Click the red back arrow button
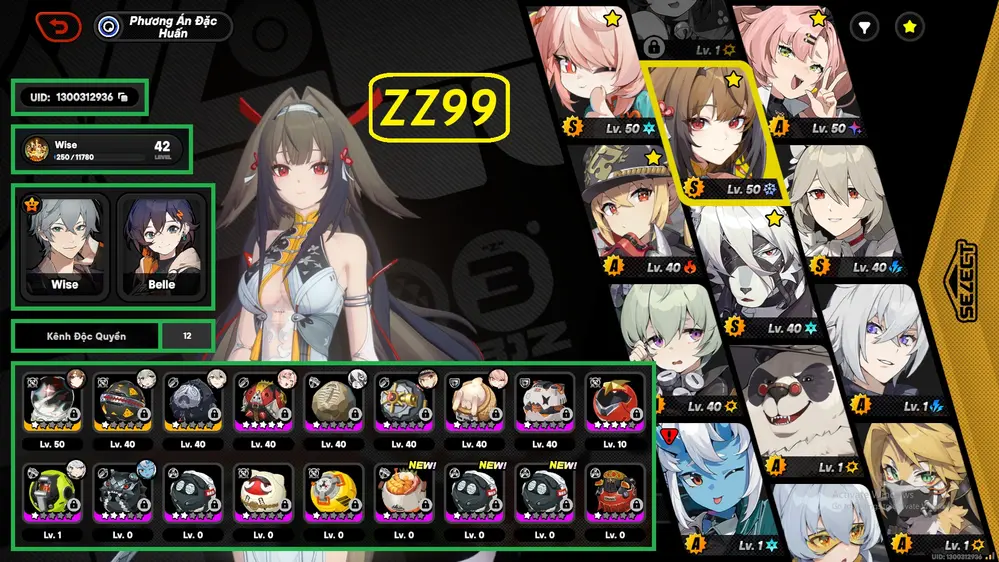 click(58, 26)
